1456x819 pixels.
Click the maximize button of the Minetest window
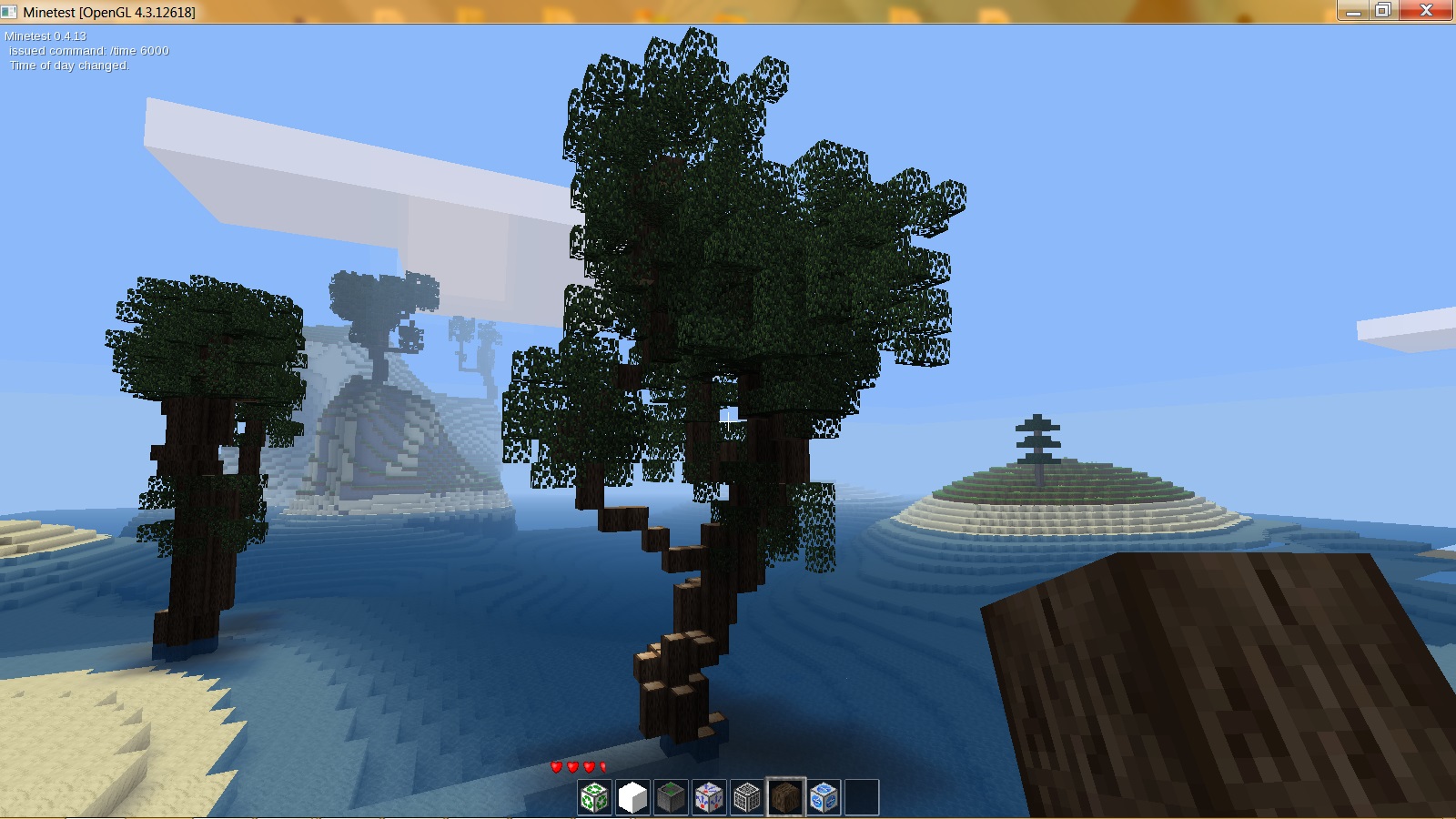pyautogui.click(x=1384, y=12)
